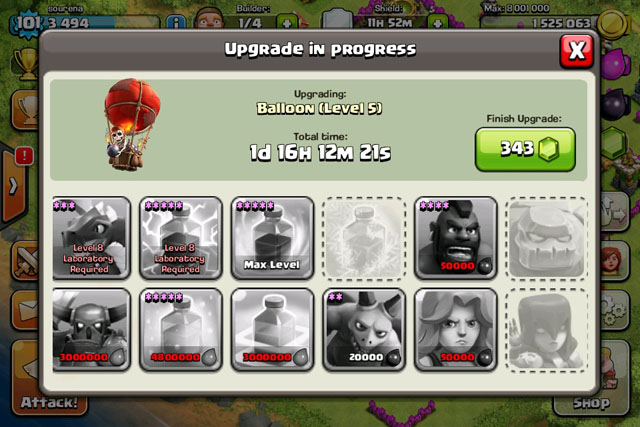Choose the Valkyrie upgrade tile
The width and height of the screenshot is (640, 427).
tap(456, 328)
